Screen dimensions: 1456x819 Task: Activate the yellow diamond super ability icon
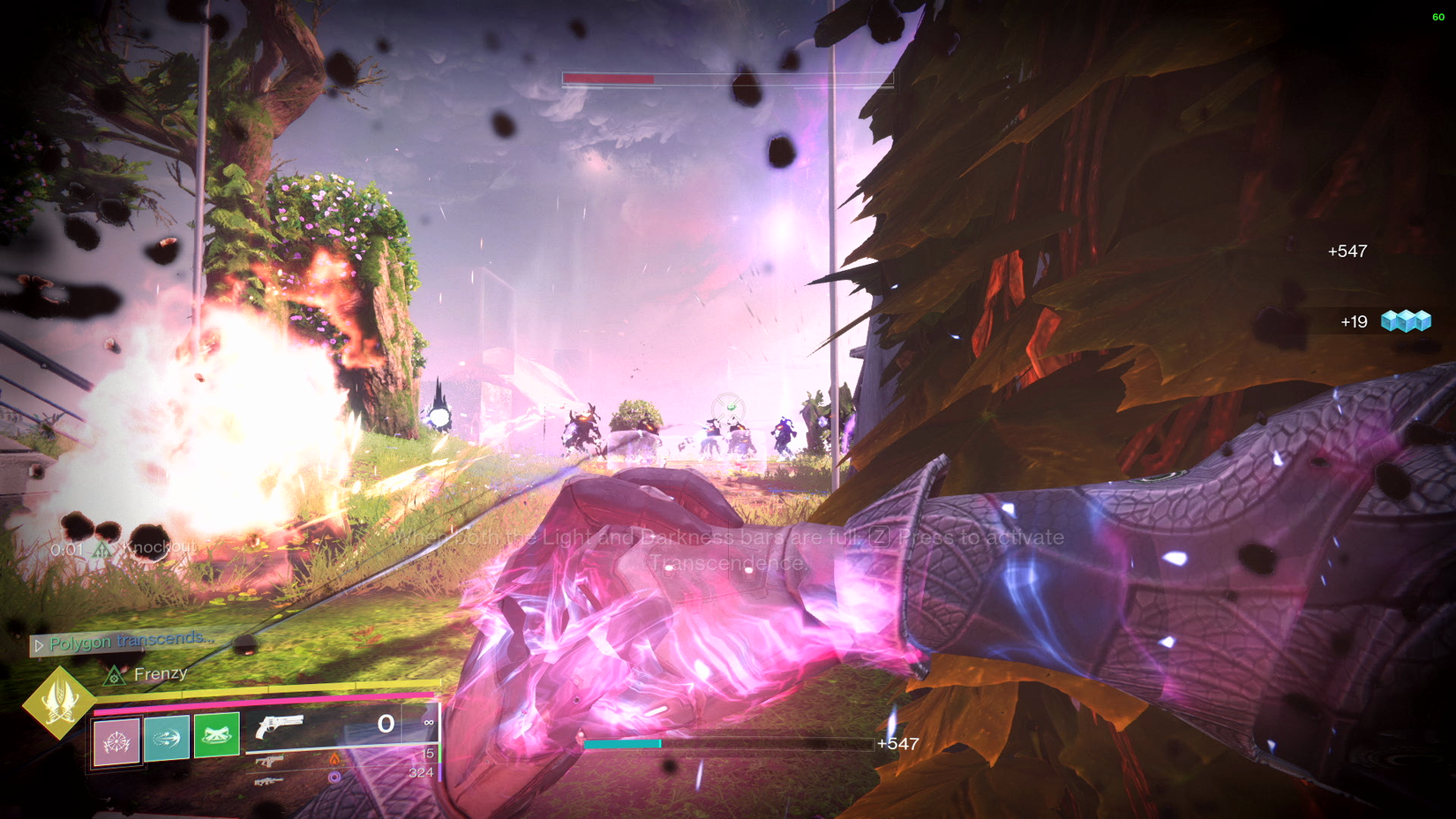pyautogui.click(x=59, y=703)
